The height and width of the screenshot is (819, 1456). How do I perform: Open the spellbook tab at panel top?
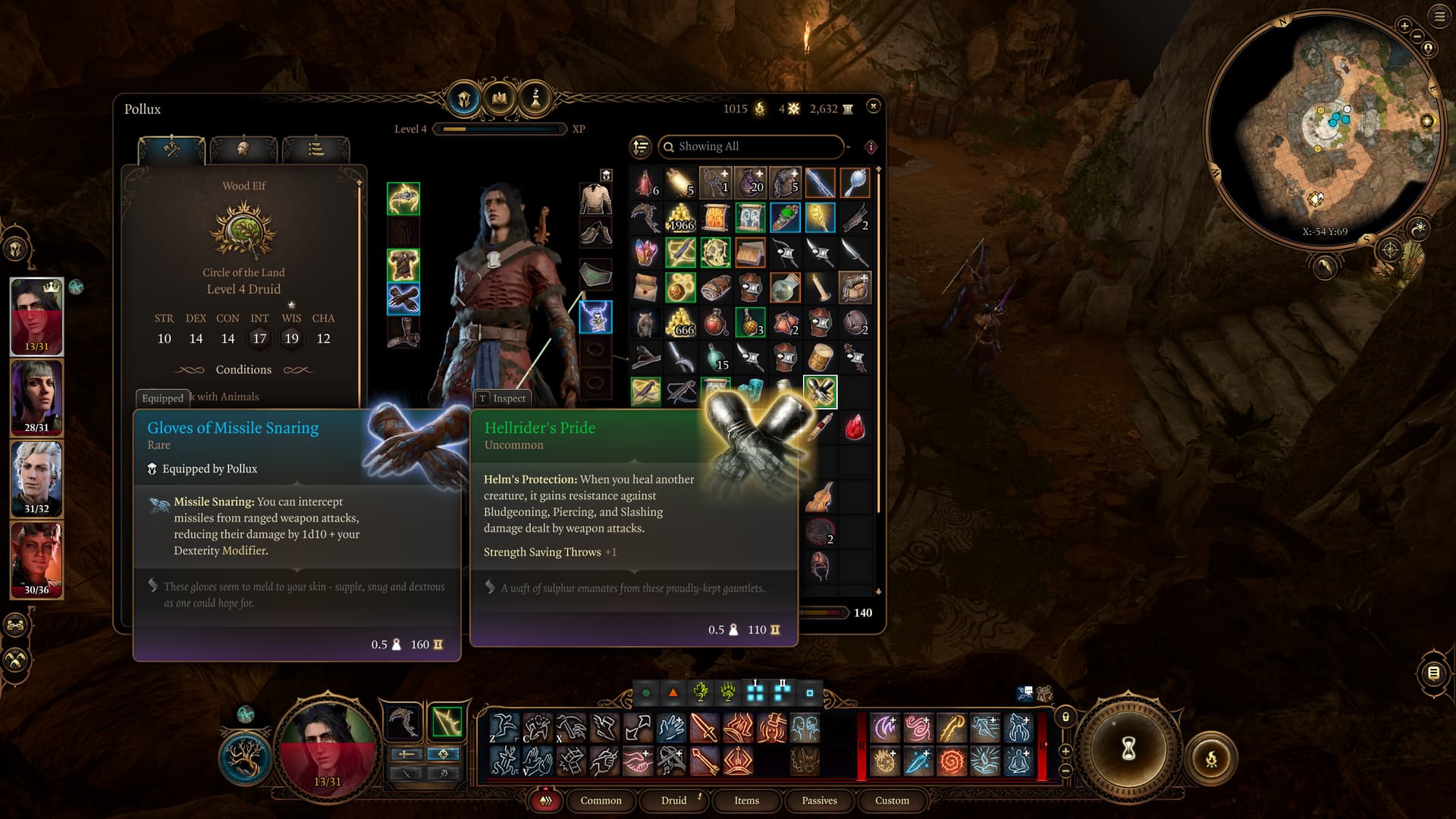tap(500, 99)
